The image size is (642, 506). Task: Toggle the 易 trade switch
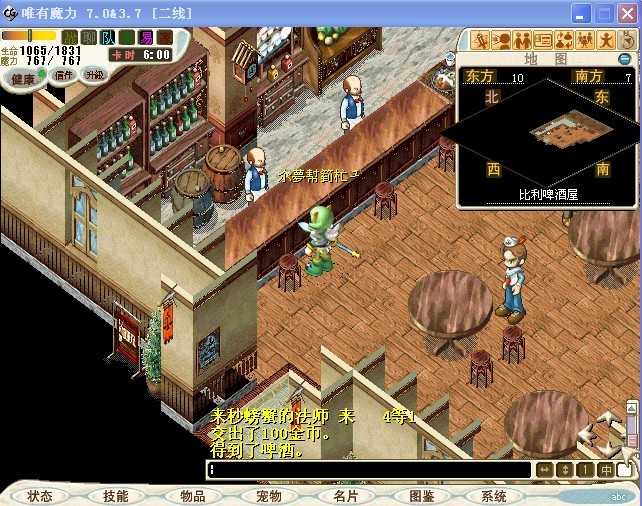146,37
